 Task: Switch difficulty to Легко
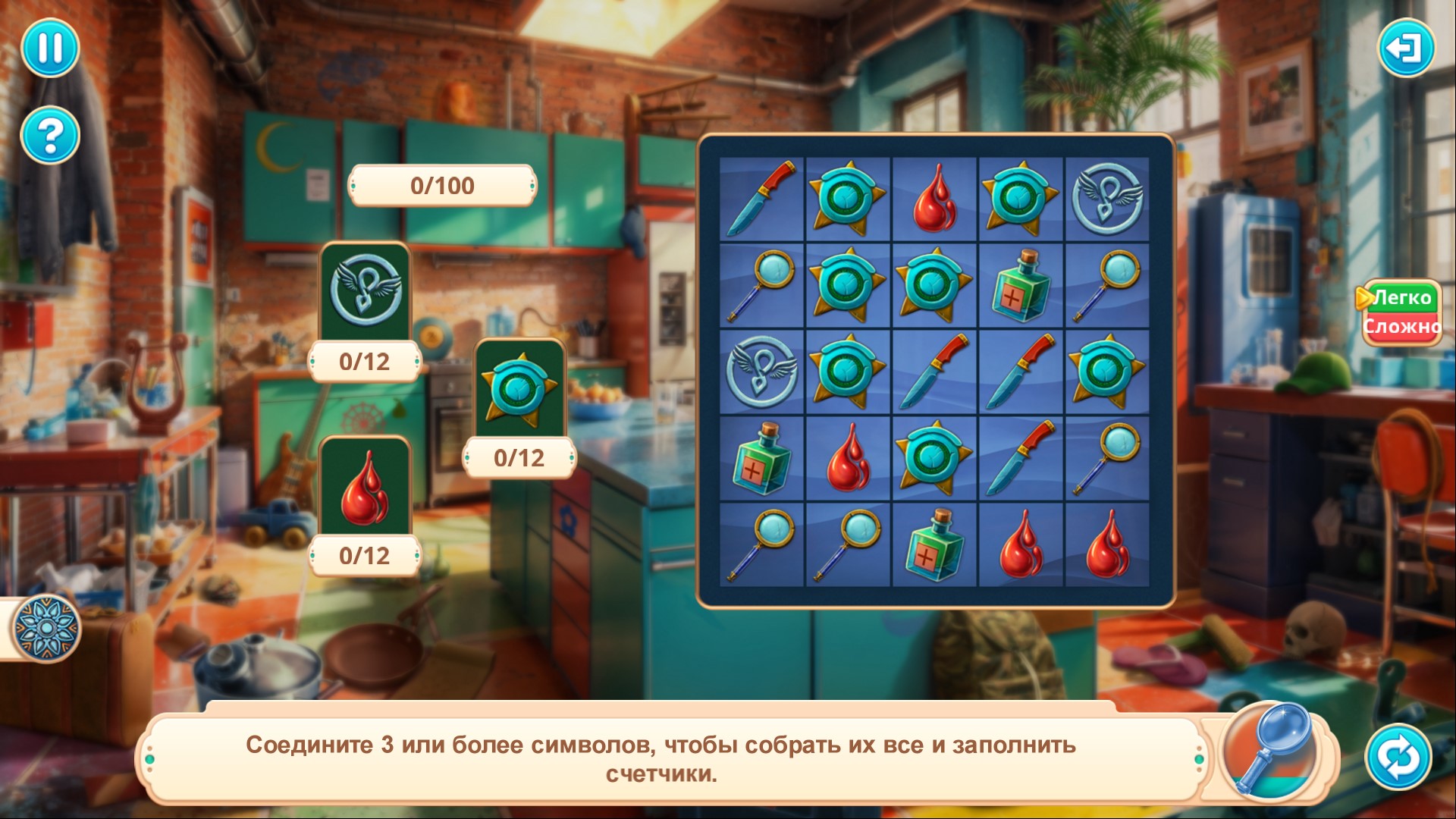1401,298
